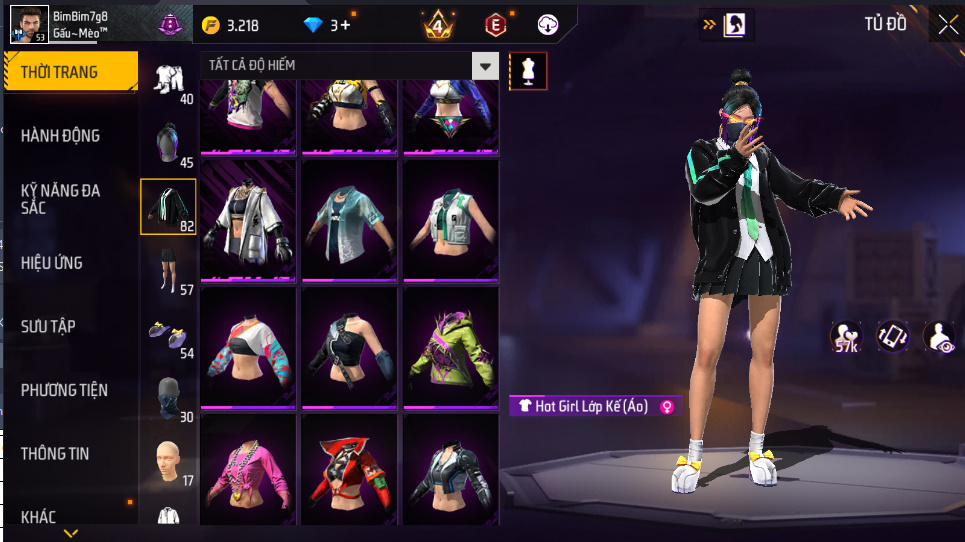Open the Kỹ Năng Đa Sắc tab

click(62, 198)
